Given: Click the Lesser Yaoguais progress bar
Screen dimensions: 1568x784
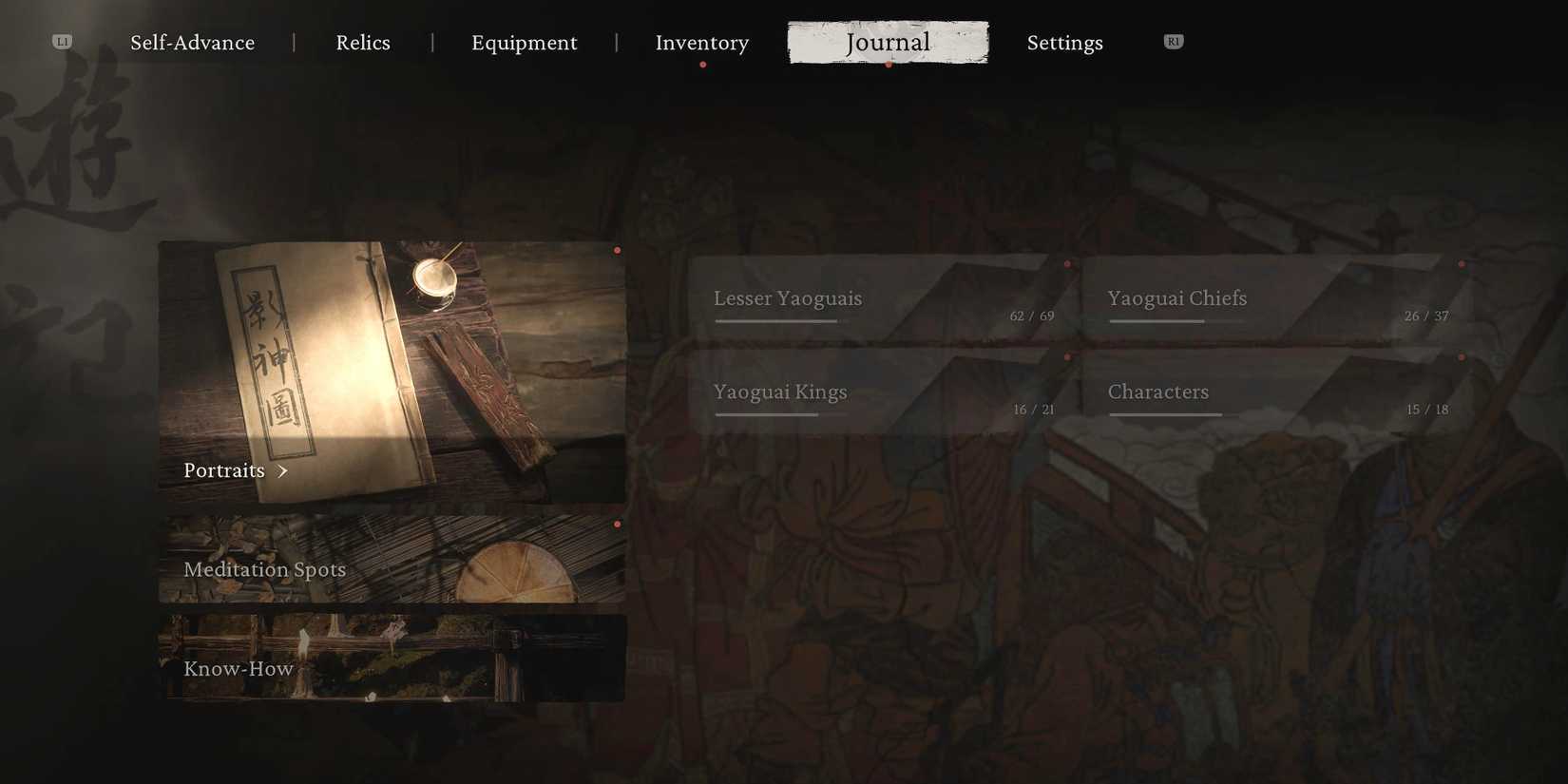Looking at the screenshot, I should click(775, 323).
